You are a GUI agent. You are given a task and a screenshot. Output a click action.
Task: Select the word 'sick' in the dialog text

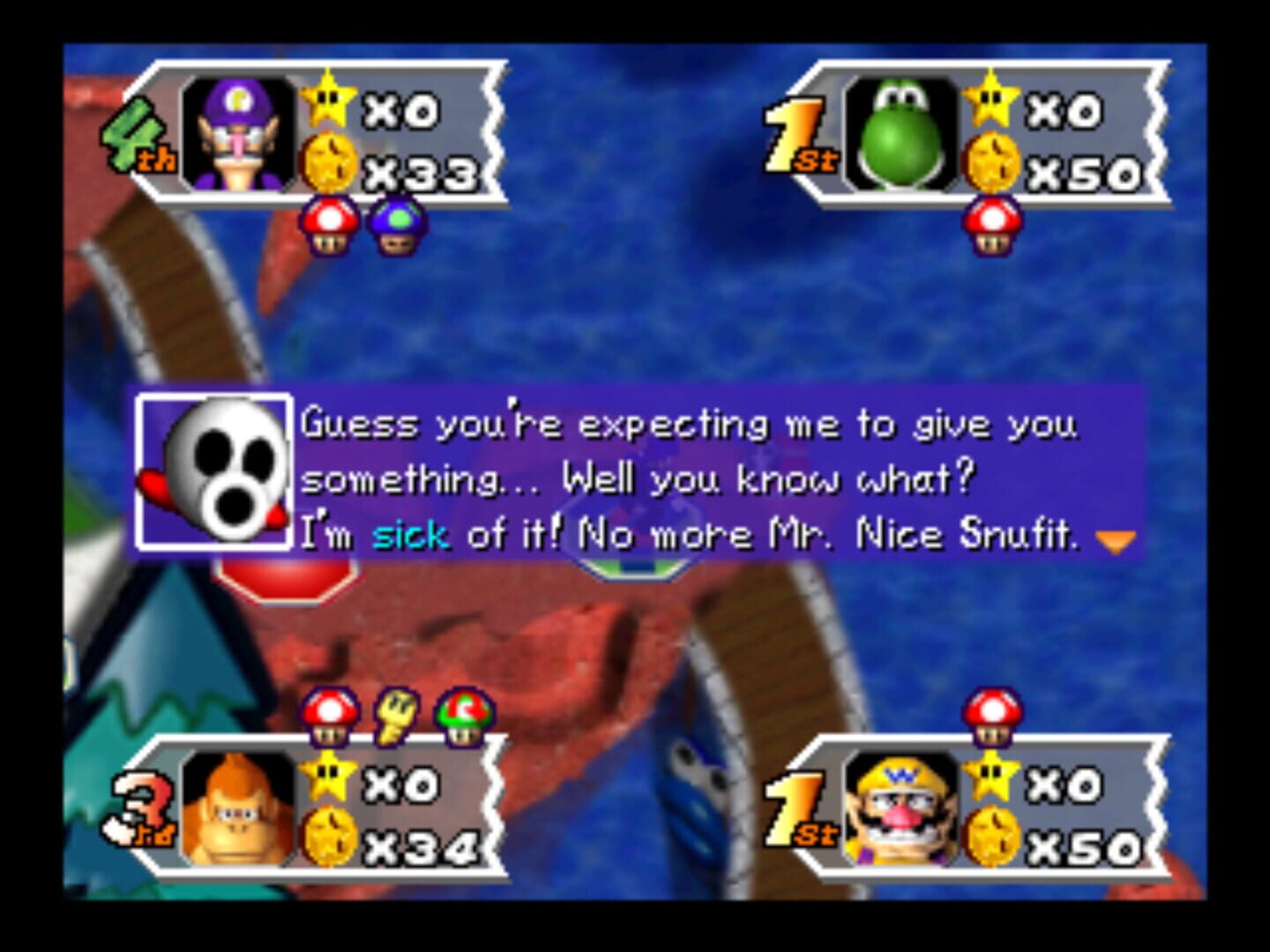411,532
